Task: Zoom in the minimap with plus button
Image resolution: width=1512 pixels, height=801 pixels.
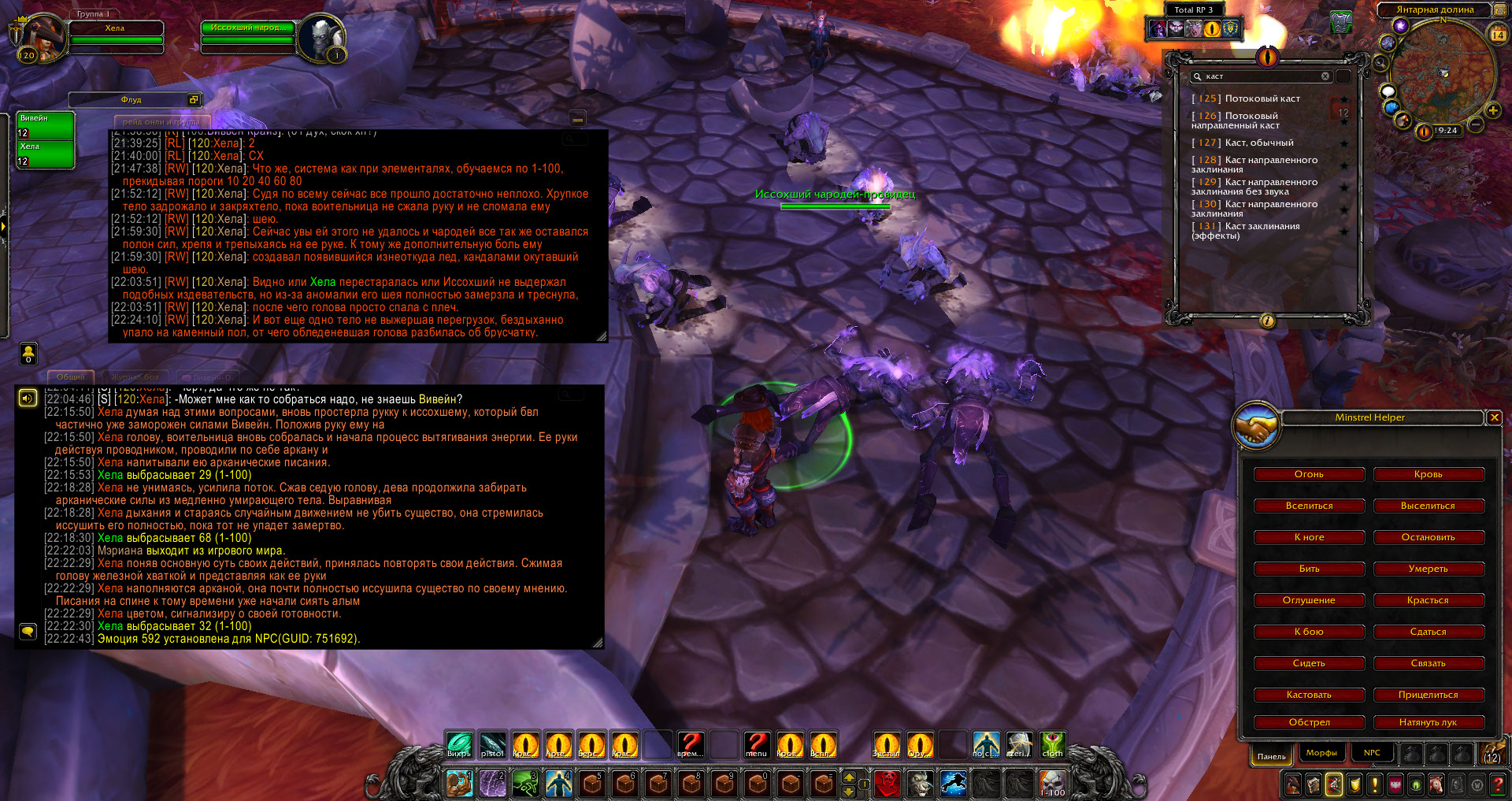Action: [1492, 110]
